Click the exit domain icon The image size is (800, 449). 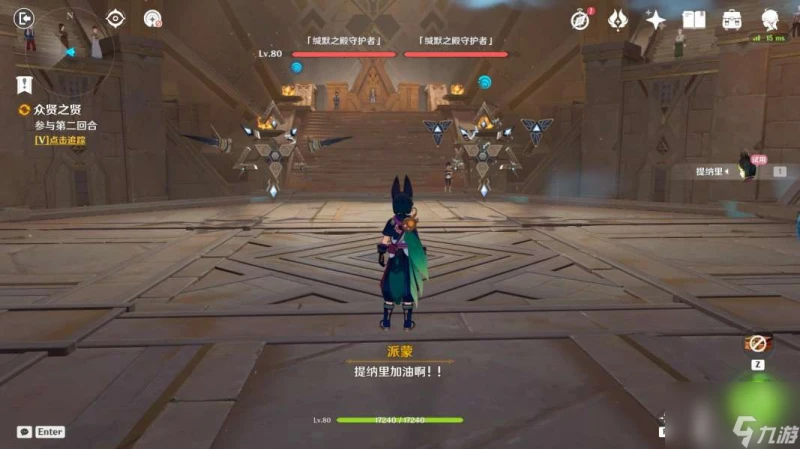click(x=25, y=17)
